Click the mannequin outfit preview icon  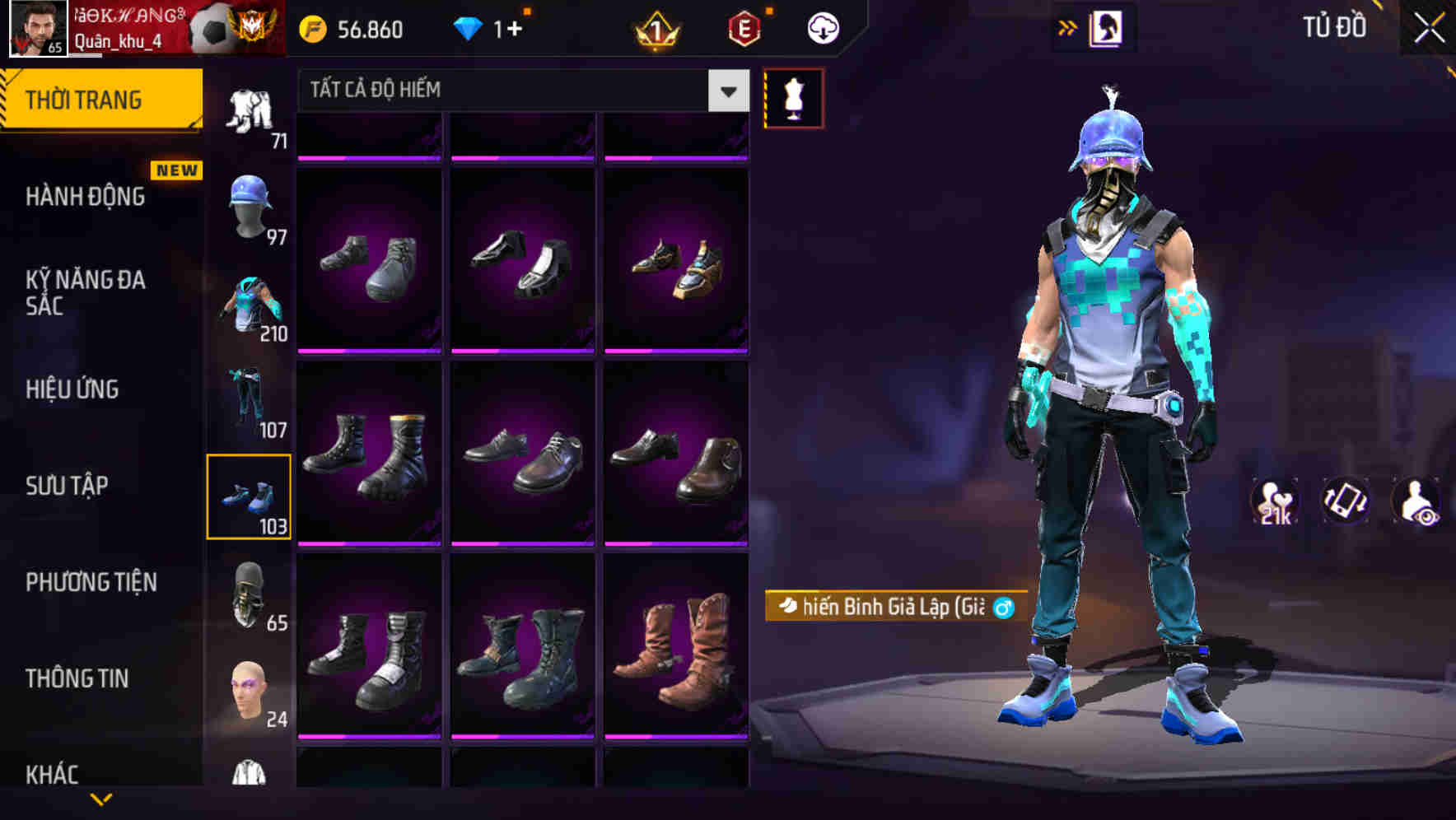(793, 96)
